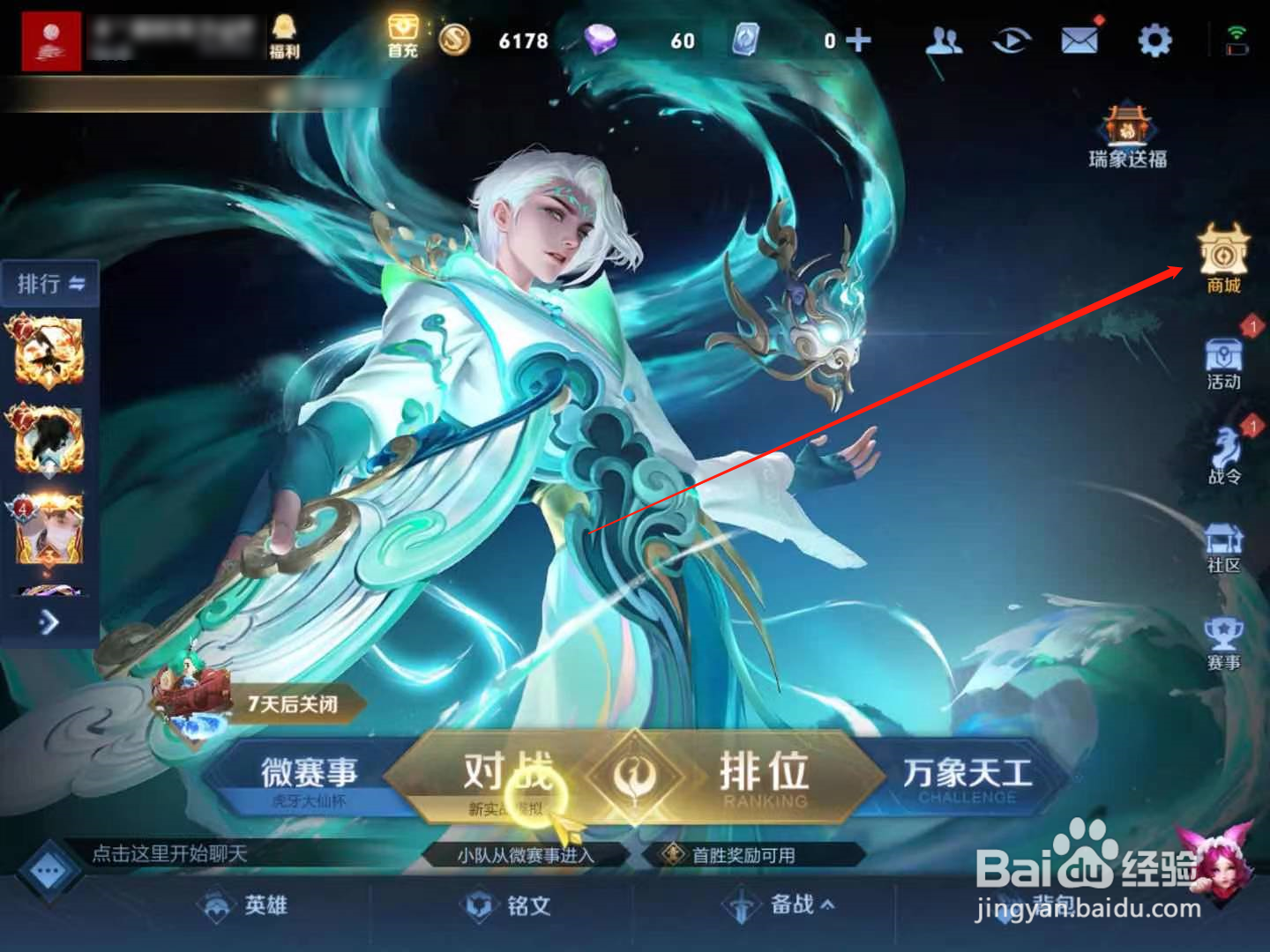Screen dimensions: 1270x952
Task: Open the mail envelope with red notification
Action: click(x=1079, y=40)
